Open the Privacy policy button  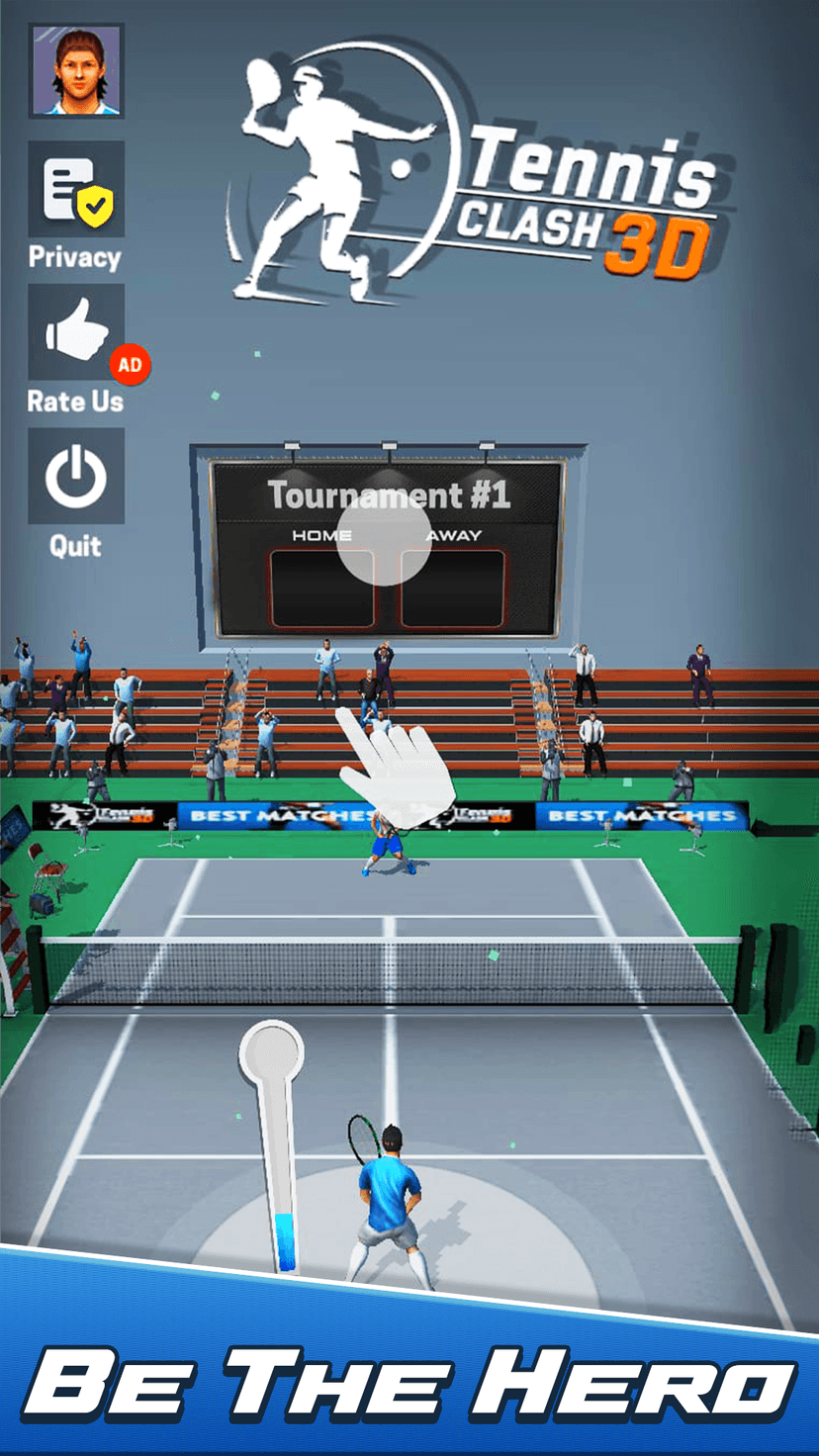76,190
